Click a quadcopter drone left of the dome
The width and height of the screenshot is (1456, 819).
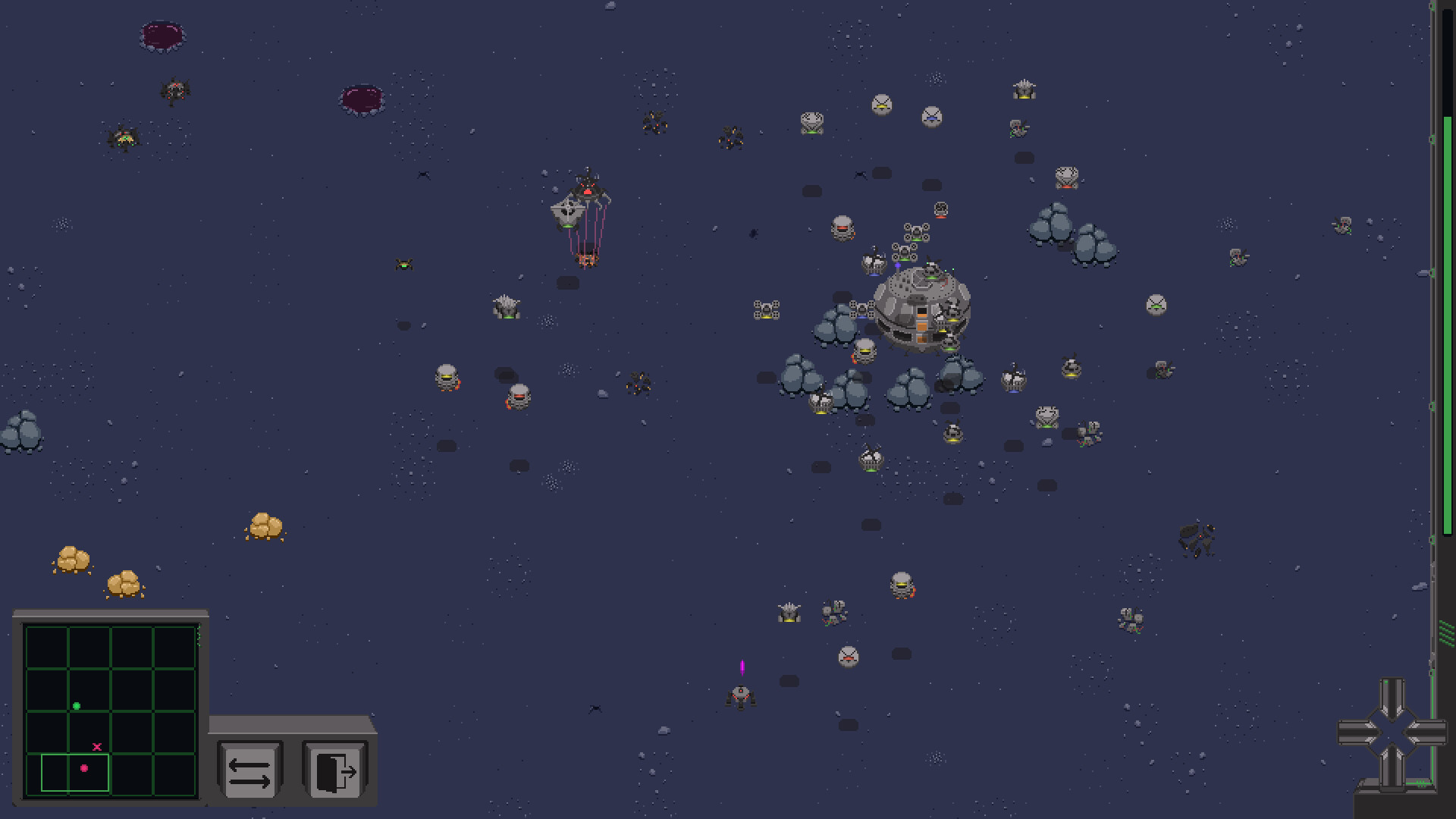point(768,311)
